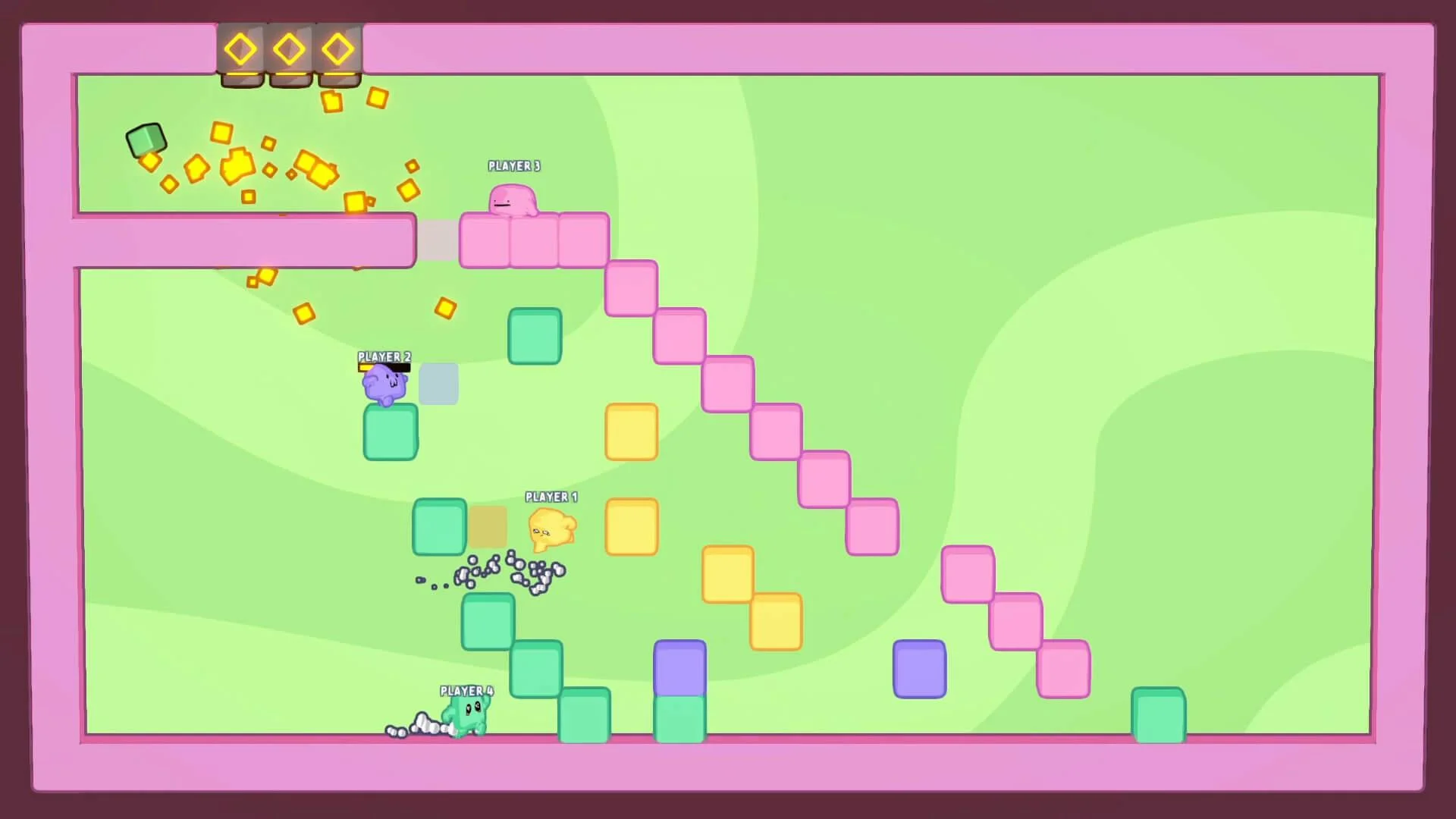Click the health bar above Player 2
Image resolution: width=1456 pixels, height=819 pixels.
tap(384, 366)
